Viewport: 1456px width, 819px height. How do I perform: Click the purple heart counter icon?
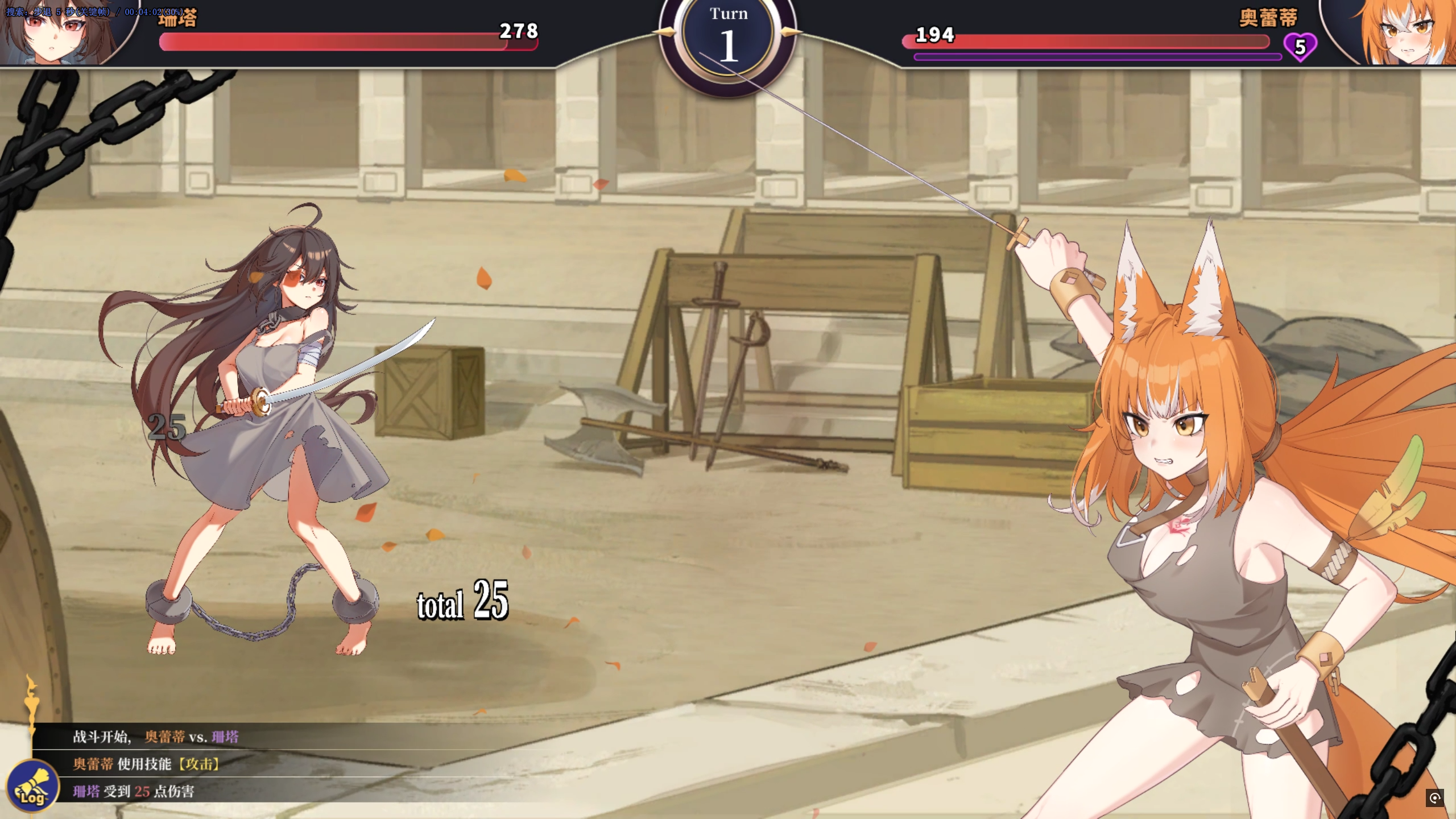[x=1300, y=47]
